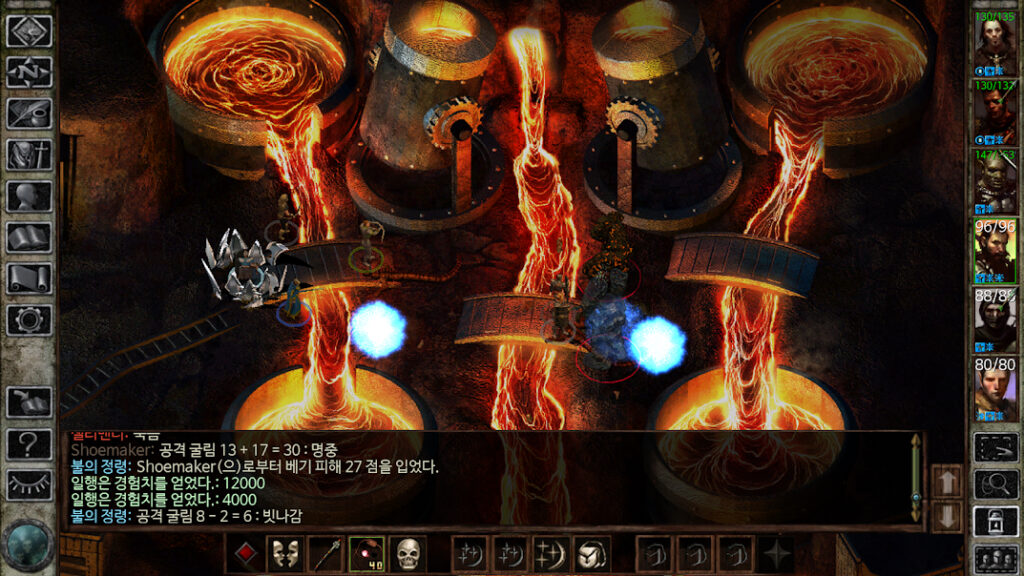Select the hooded portrait showing 88/88

(995, 320)
